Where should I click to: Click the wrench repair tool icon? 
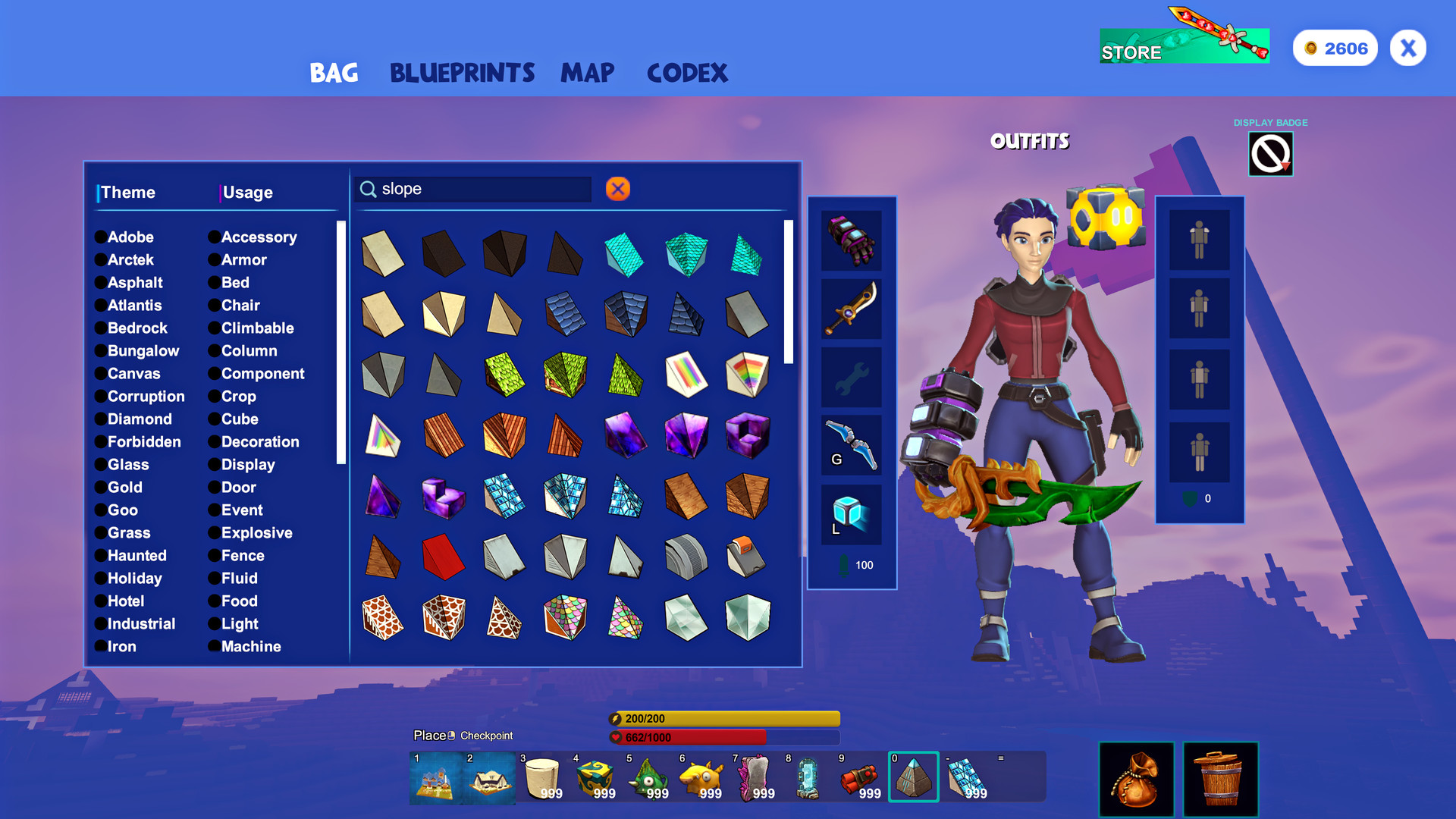point(851,377)
